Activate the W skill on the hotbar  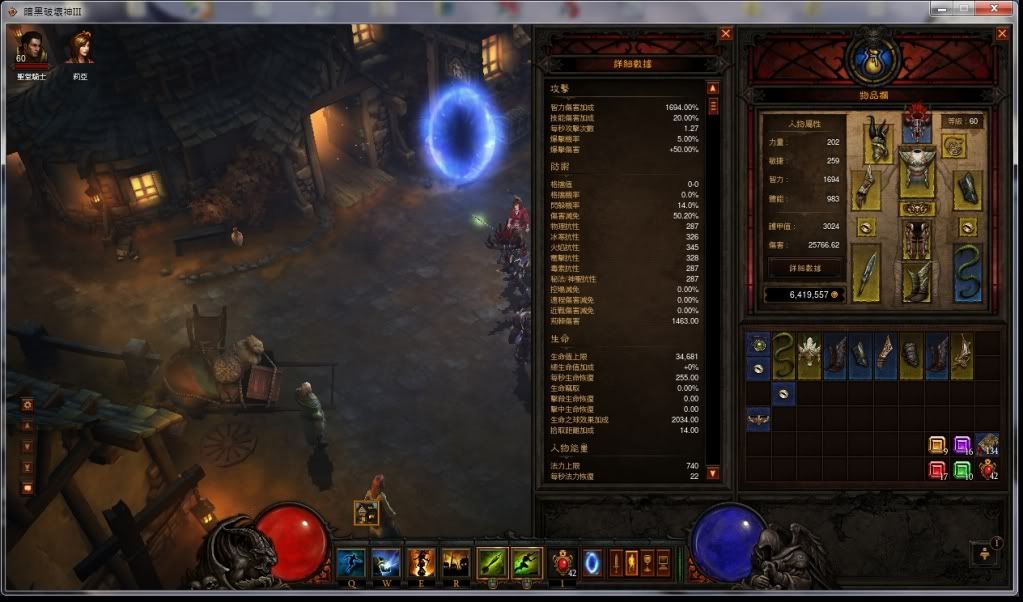pos(386,563)
